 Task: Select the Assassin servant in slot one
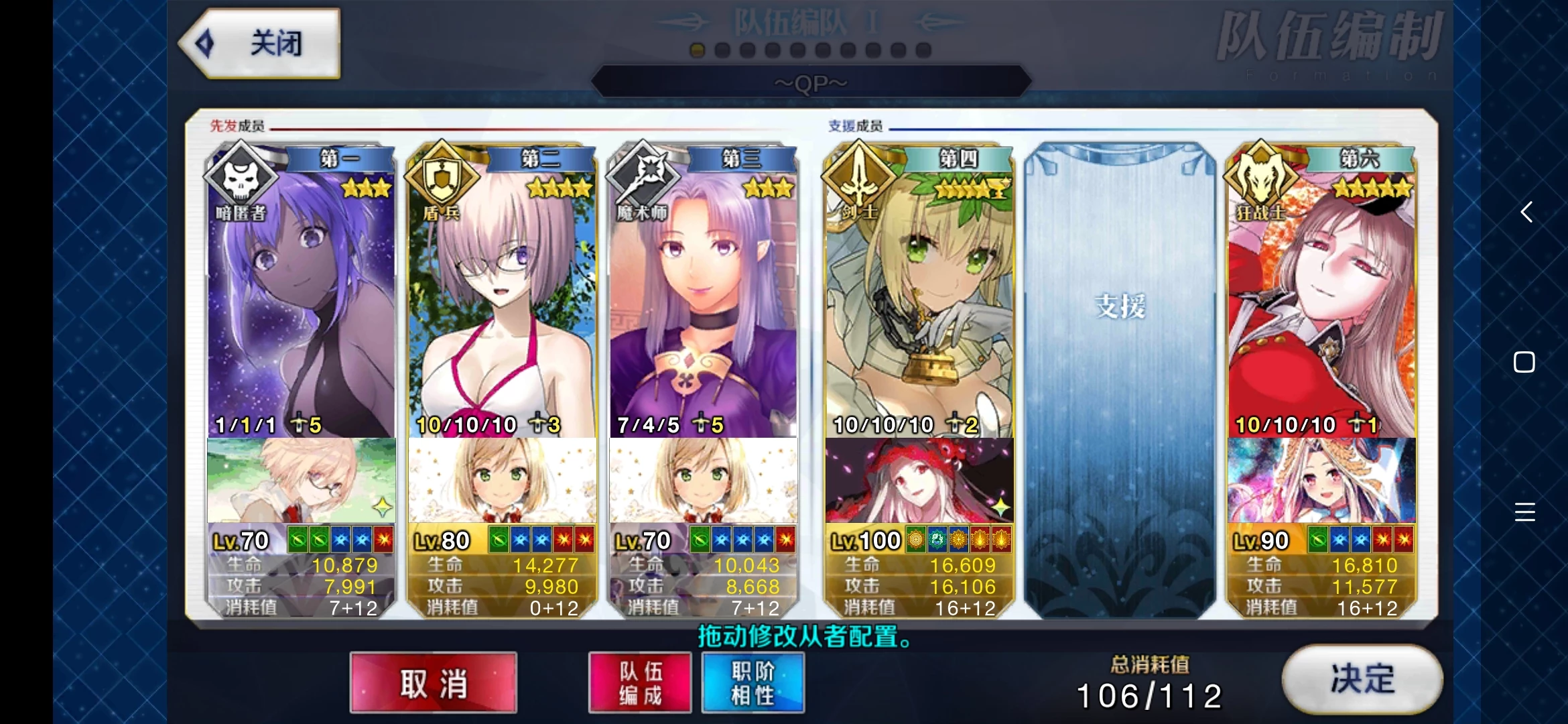[301, 302]
